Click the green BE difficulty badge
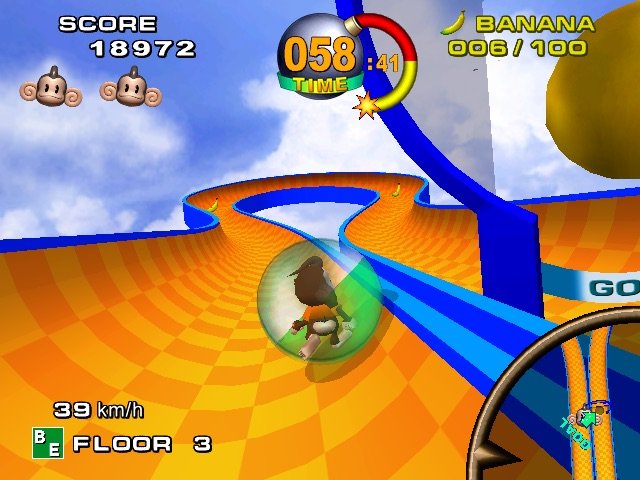640x480 pixels. coord(47,443)
